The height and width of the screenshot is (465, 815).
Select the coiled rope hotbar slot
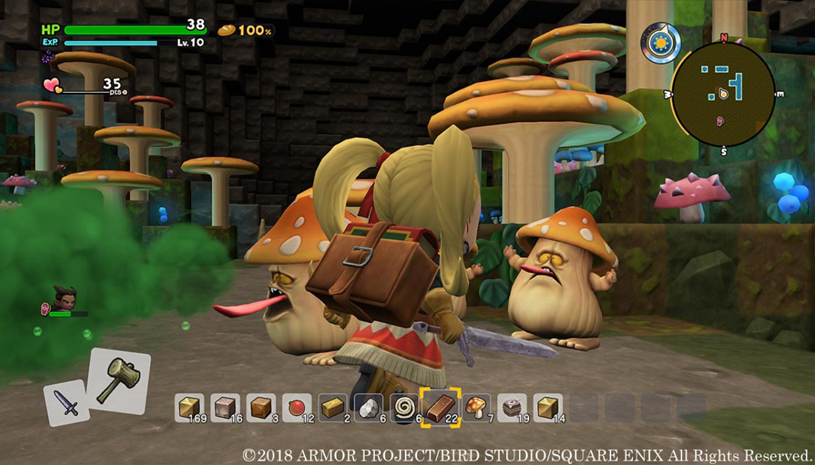405,407
